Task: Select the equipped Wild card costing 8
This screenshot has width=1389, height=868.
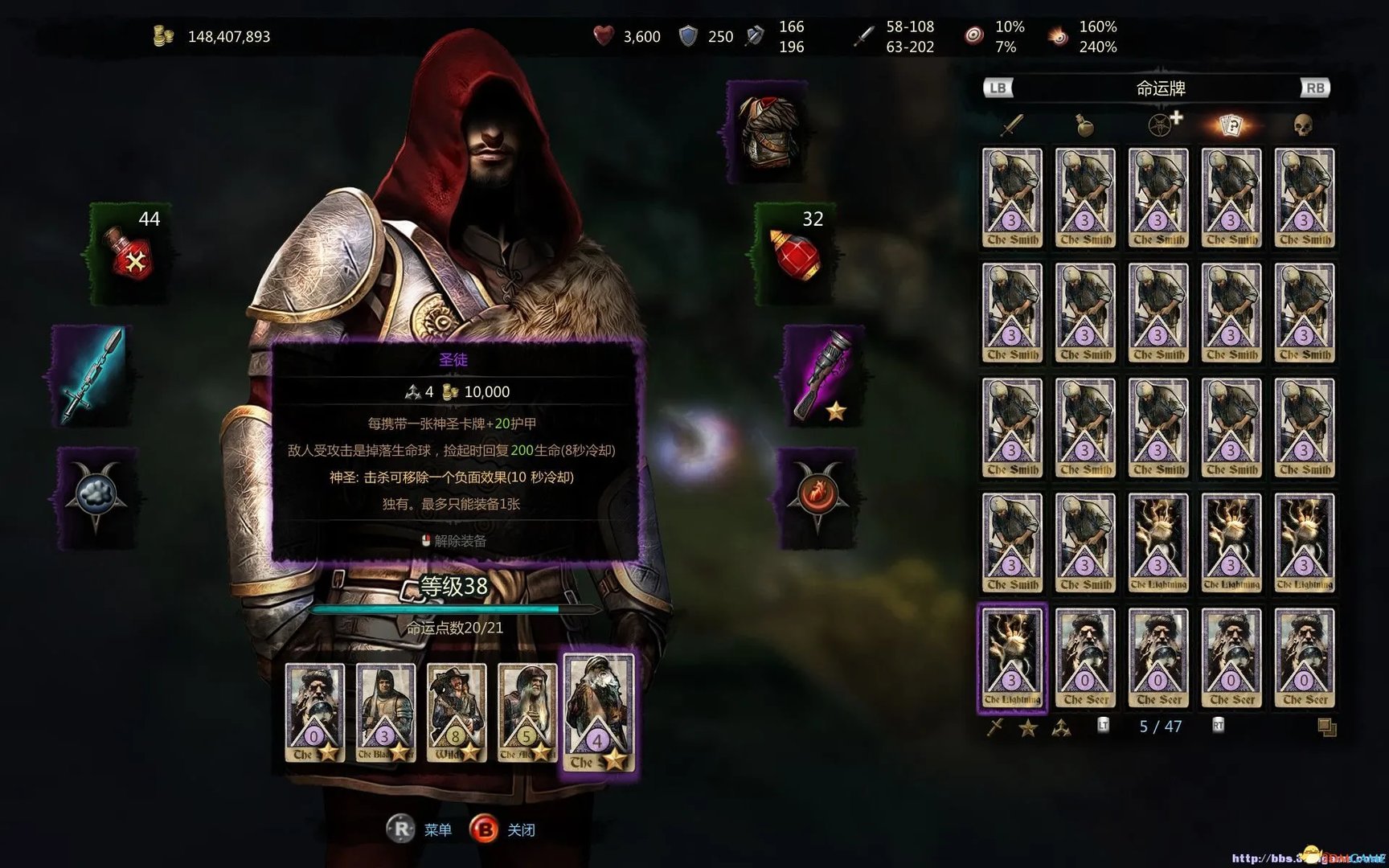Action: (456, 713)
